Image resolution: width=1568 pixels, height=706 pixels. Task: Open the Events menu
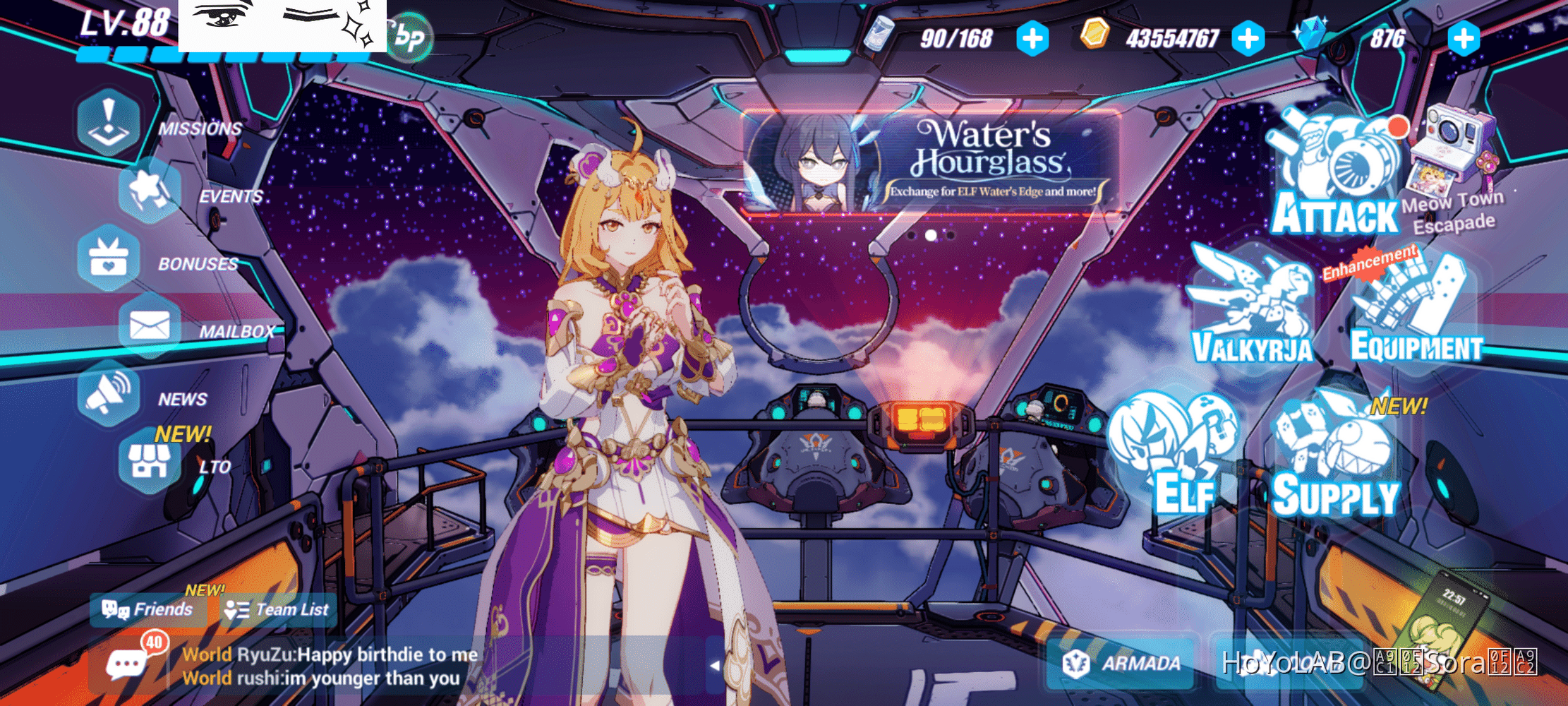(x=150, y=189)
